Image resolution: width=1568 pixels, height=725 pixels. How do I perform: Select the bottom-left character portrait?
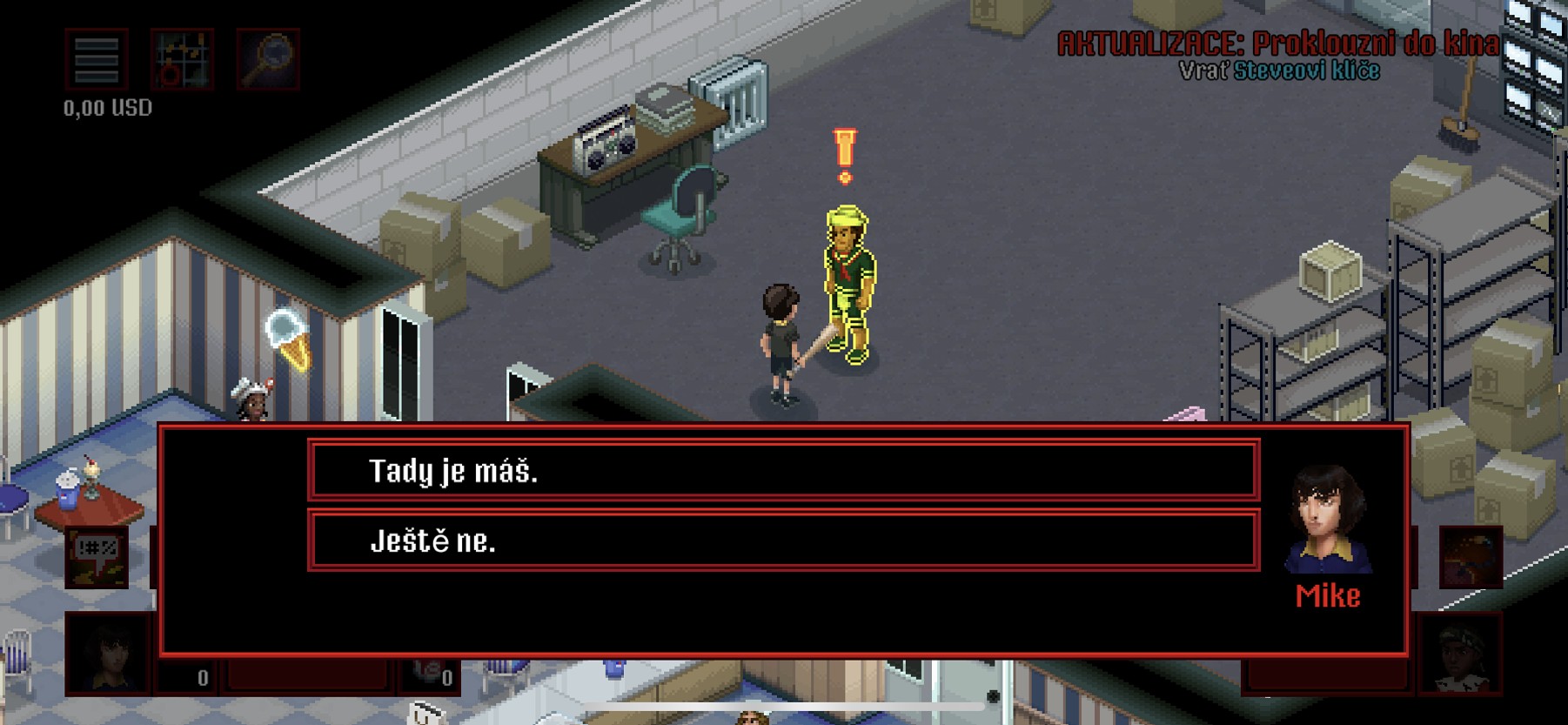point(107,655)
